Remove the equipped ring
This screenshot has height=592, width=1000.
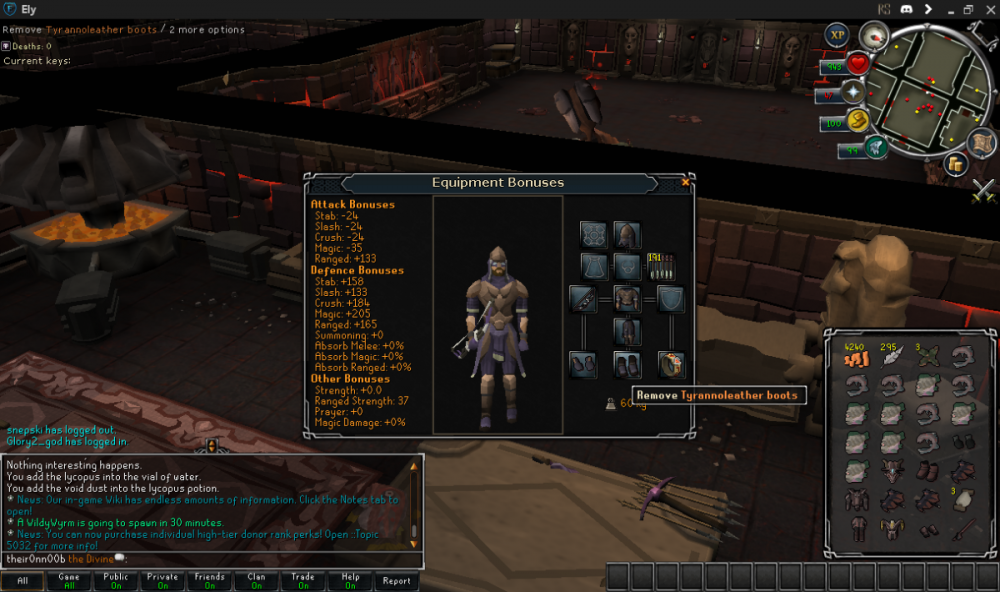click(671, 364)
